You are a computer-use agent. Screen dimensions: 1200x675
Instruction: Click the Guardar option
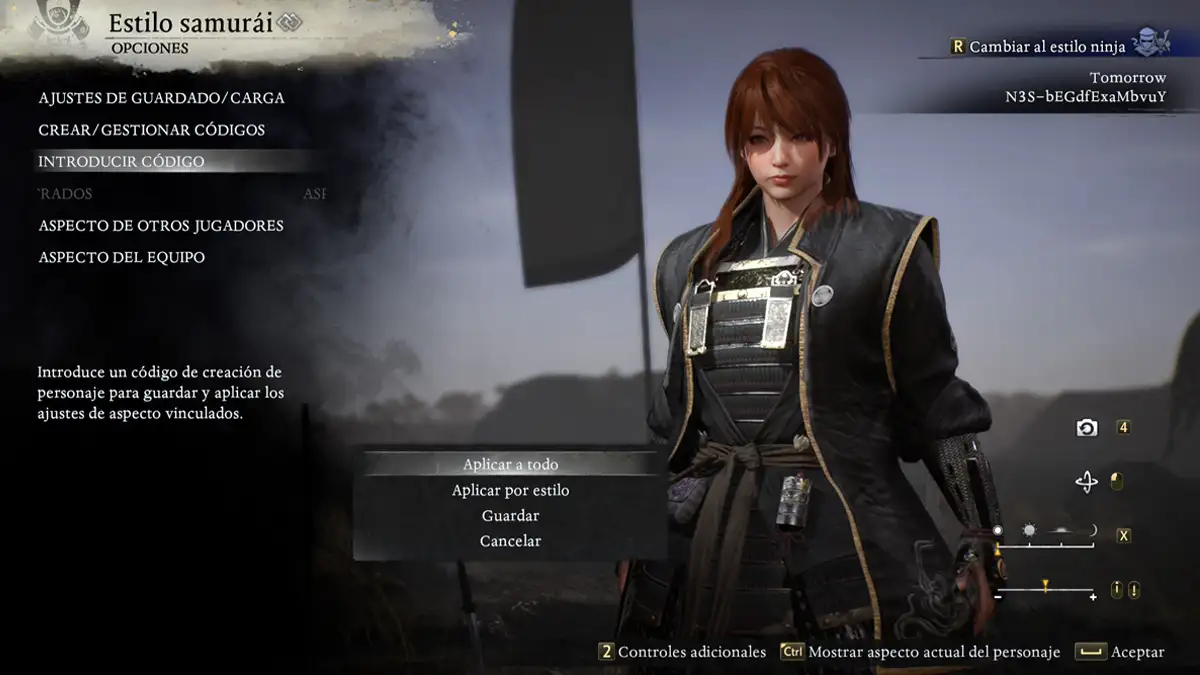coord(510,516)
